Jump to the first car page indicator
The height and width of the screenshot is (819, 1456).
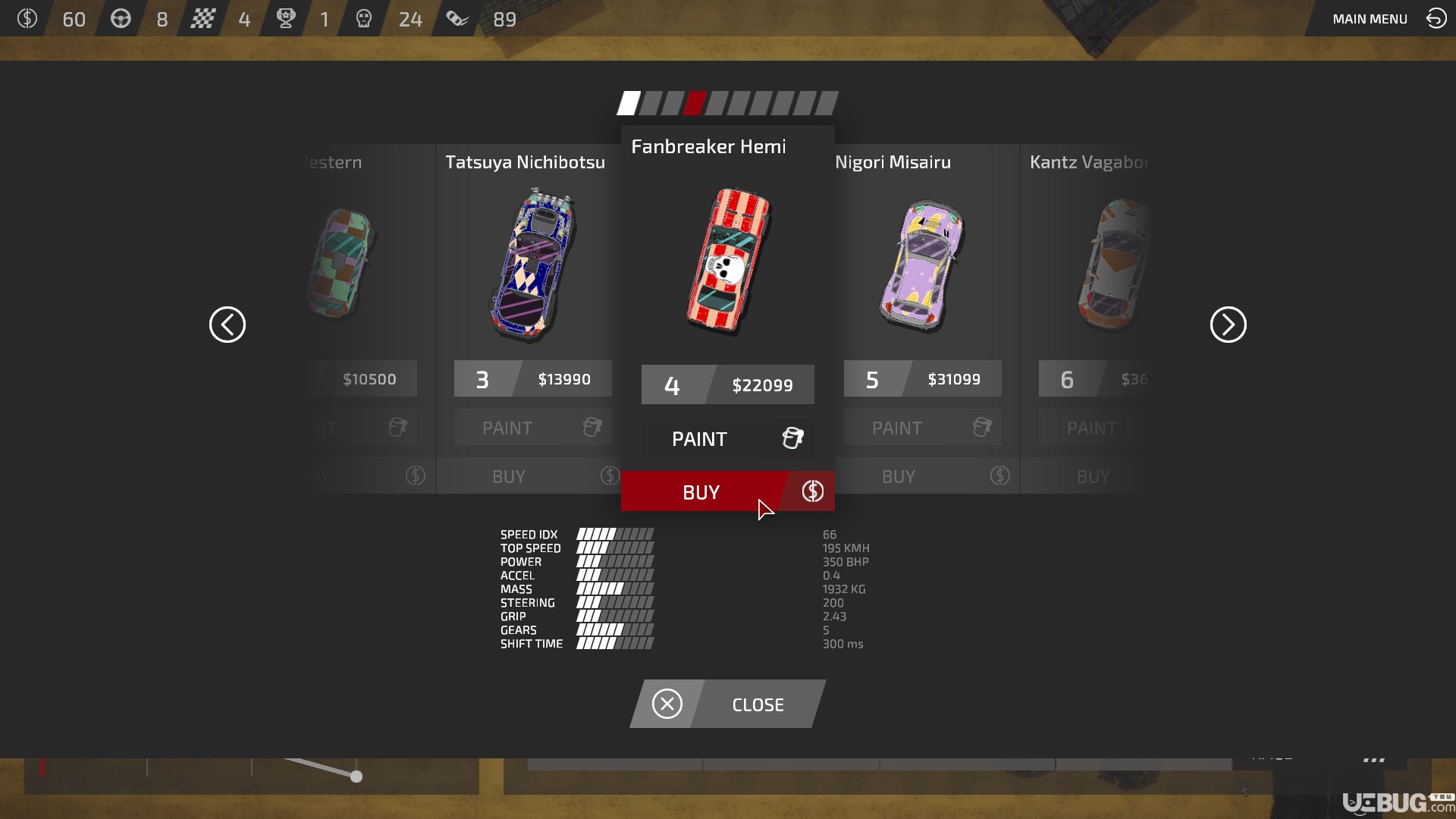629,103
